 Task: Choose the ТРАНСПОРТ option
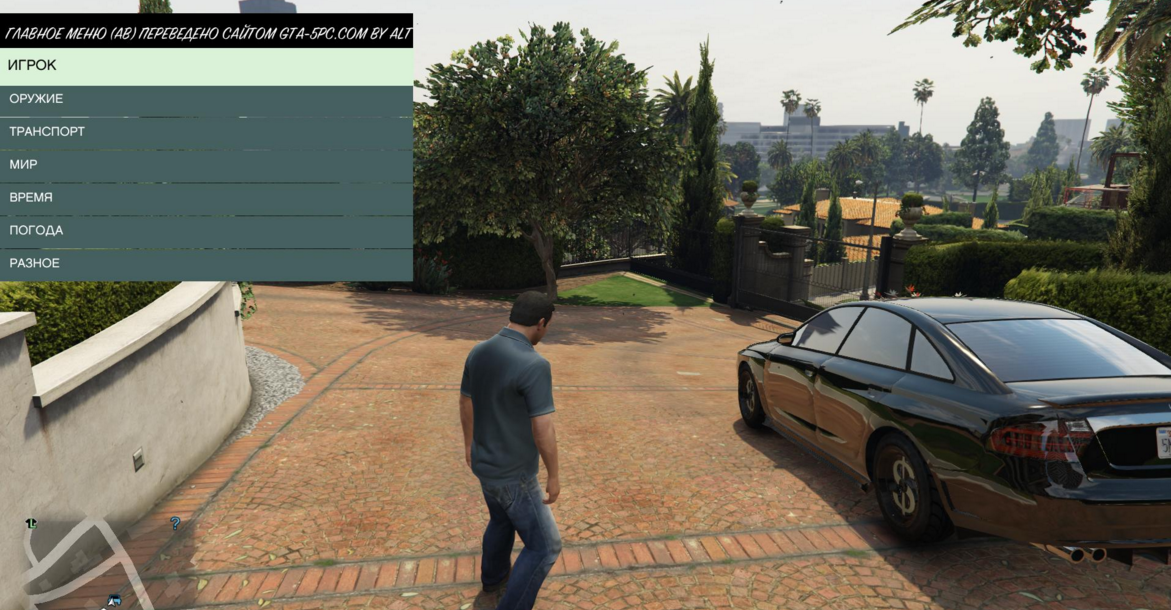pyautogui.click(x=206, y=132)
